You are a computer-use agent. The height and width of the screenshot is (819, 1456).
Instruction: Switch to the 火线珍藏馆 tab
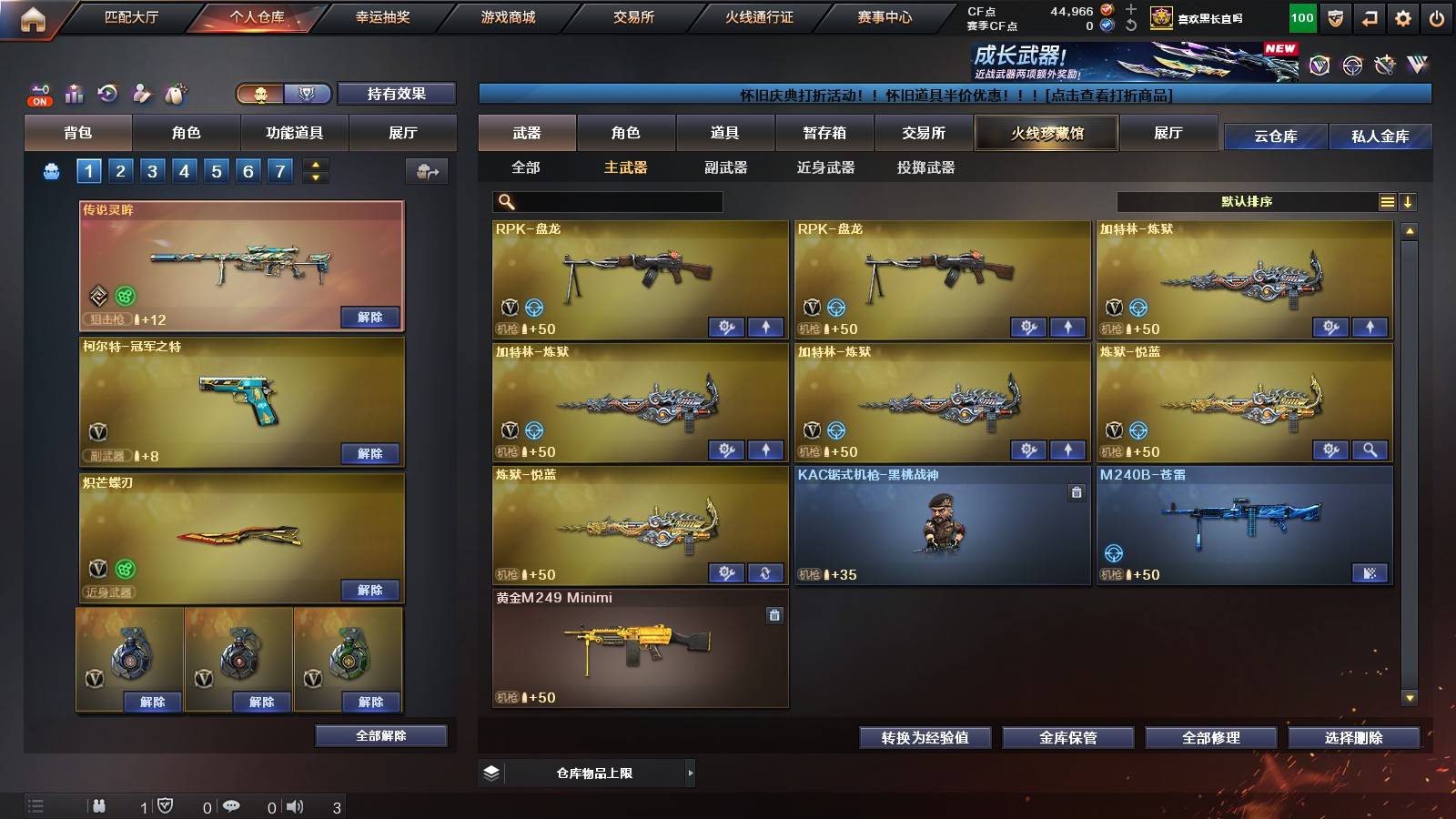pos(1046,133)
